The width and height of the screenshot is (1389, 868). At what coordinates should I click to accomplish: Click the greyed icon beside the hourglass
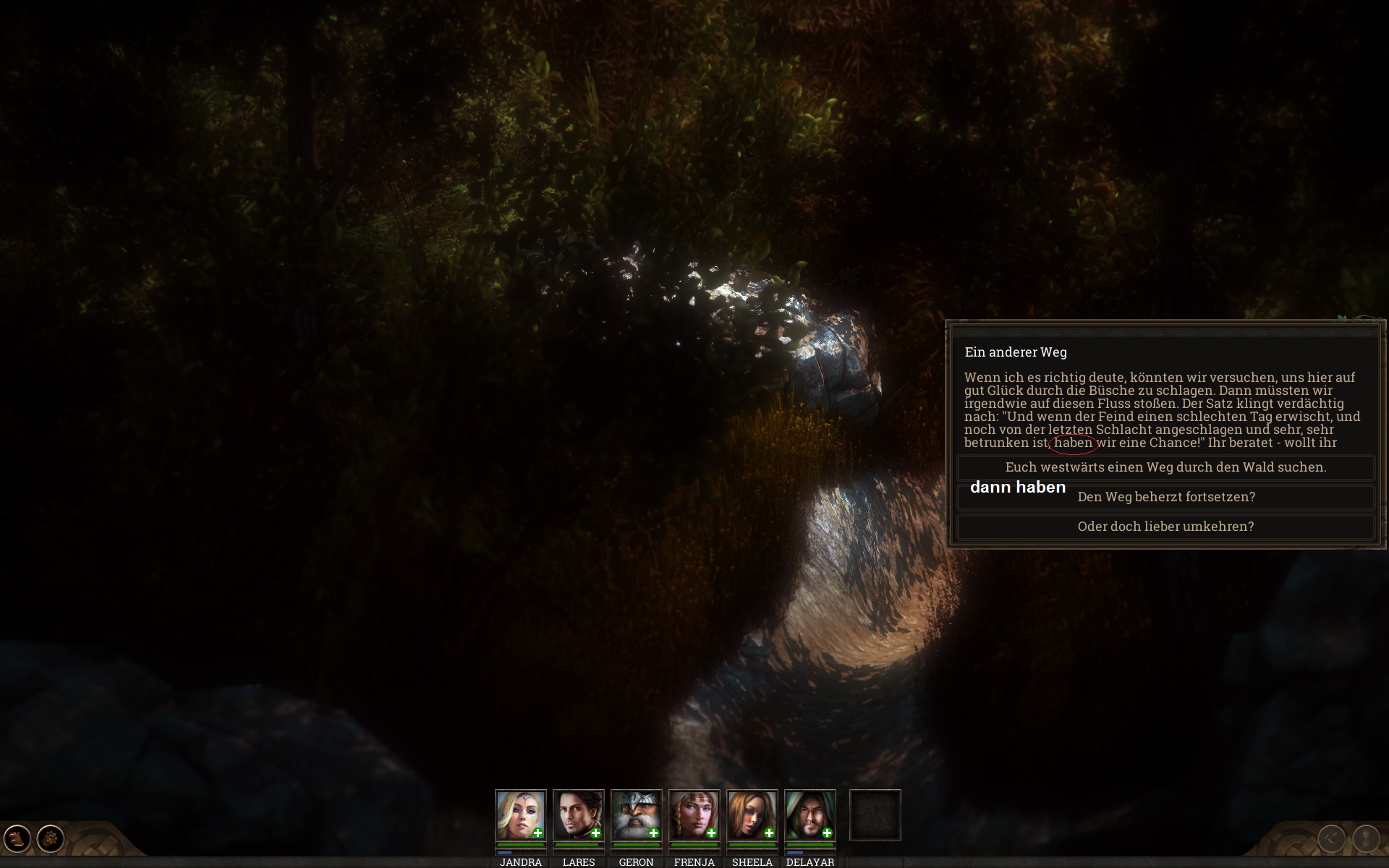click(x=1332, y=839)
